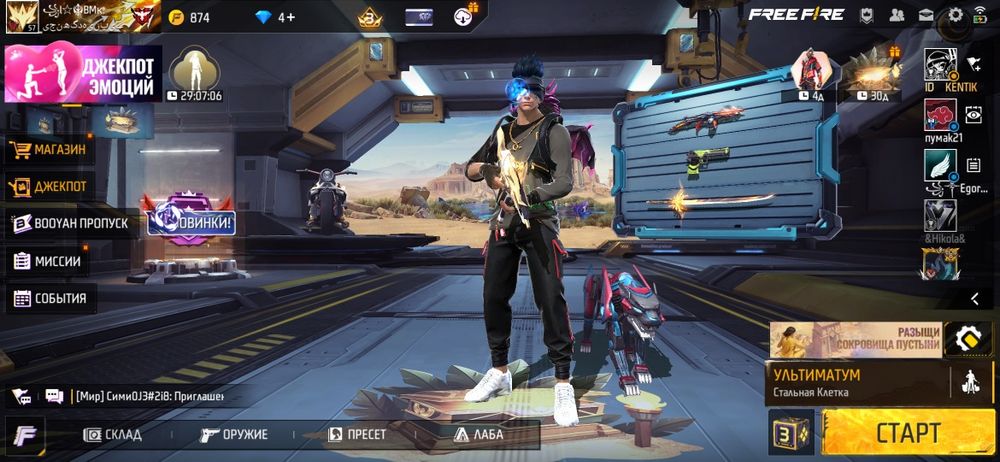Open the ПРЕСЕТ section
Screen dimensions: 1000x462
358,435
